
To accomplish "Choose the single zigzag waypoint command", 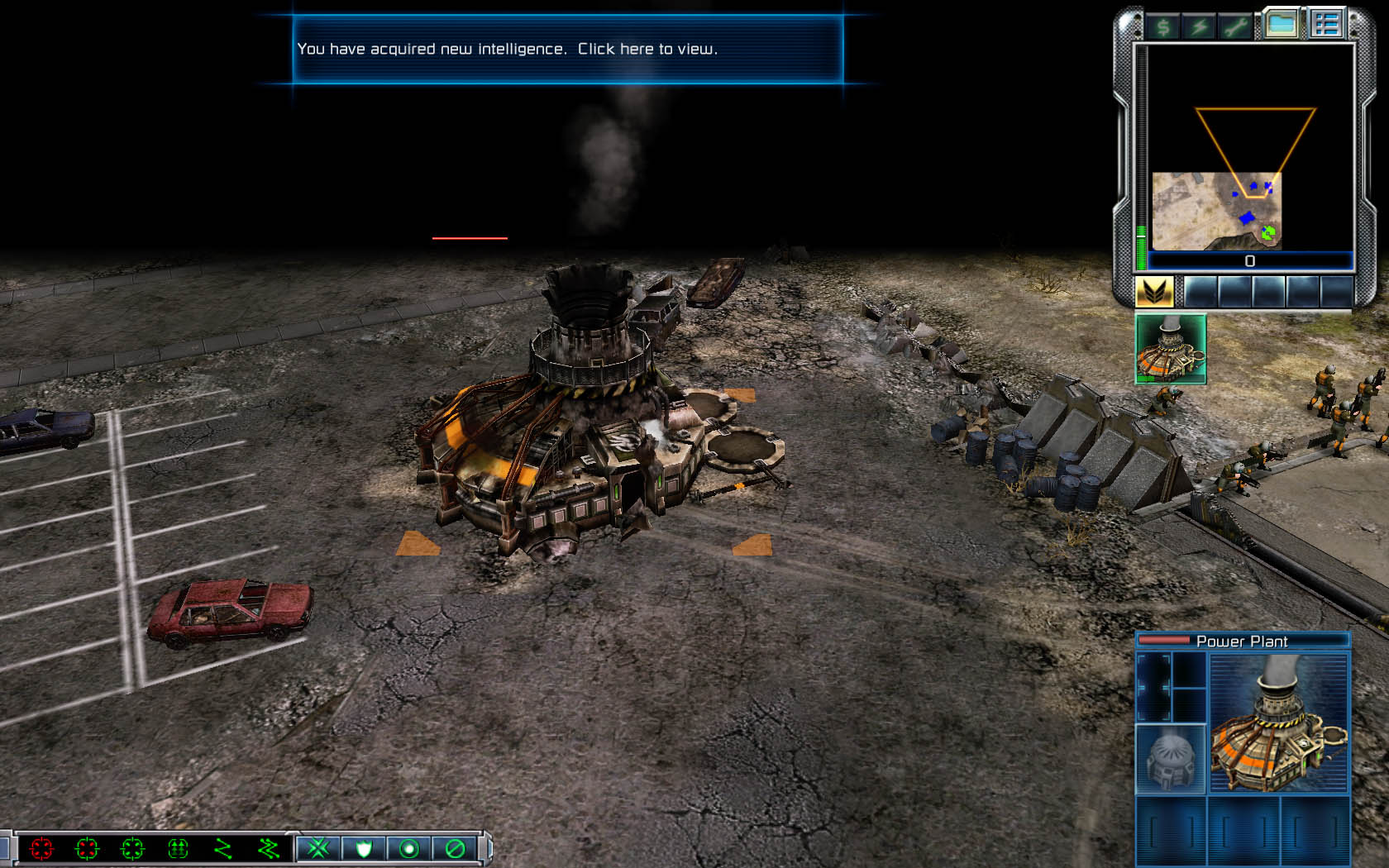I will (222, 848).
